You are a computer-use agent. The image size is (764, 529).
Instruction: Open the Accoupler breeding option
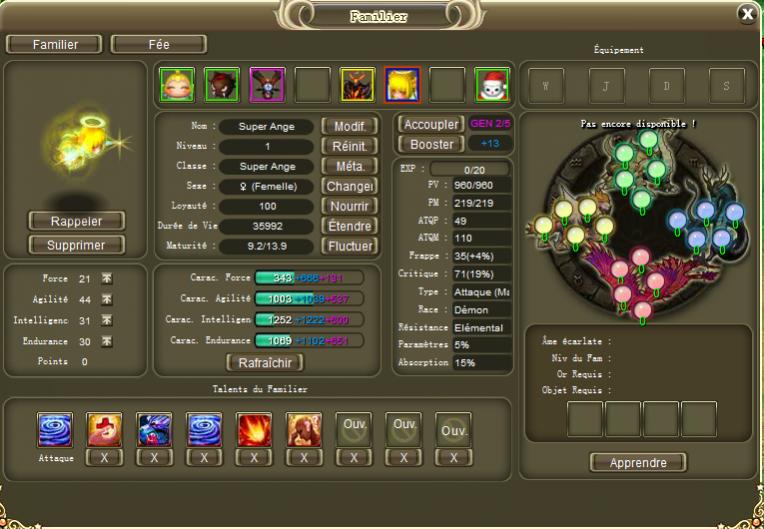[x=430, y=125]
